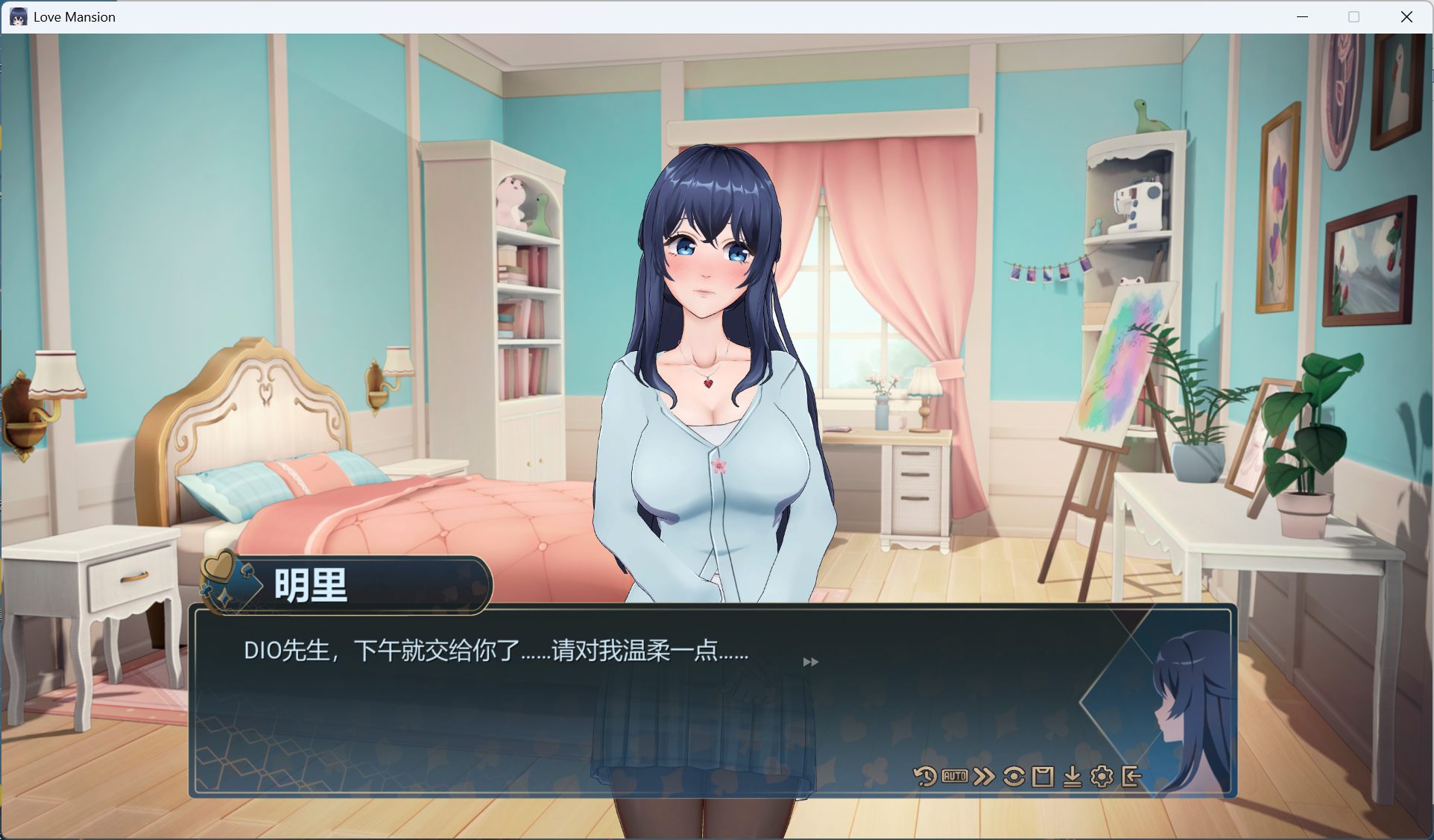Enable AUTO reading mode
This screenshot has height=840, width=1434.
pos(954,775)
